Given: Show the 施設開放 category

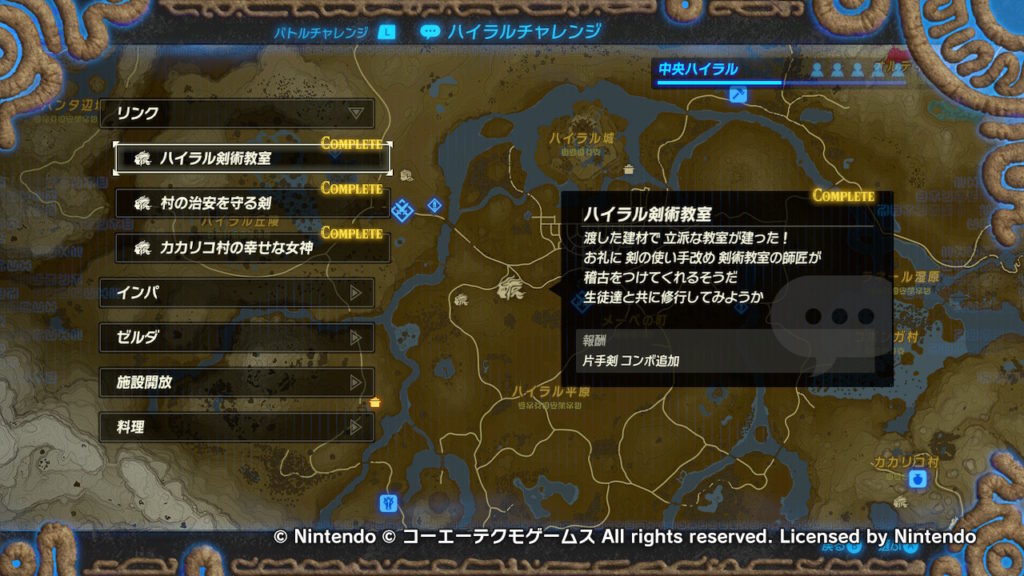Looking at the screenshot, I should point(238,382).
